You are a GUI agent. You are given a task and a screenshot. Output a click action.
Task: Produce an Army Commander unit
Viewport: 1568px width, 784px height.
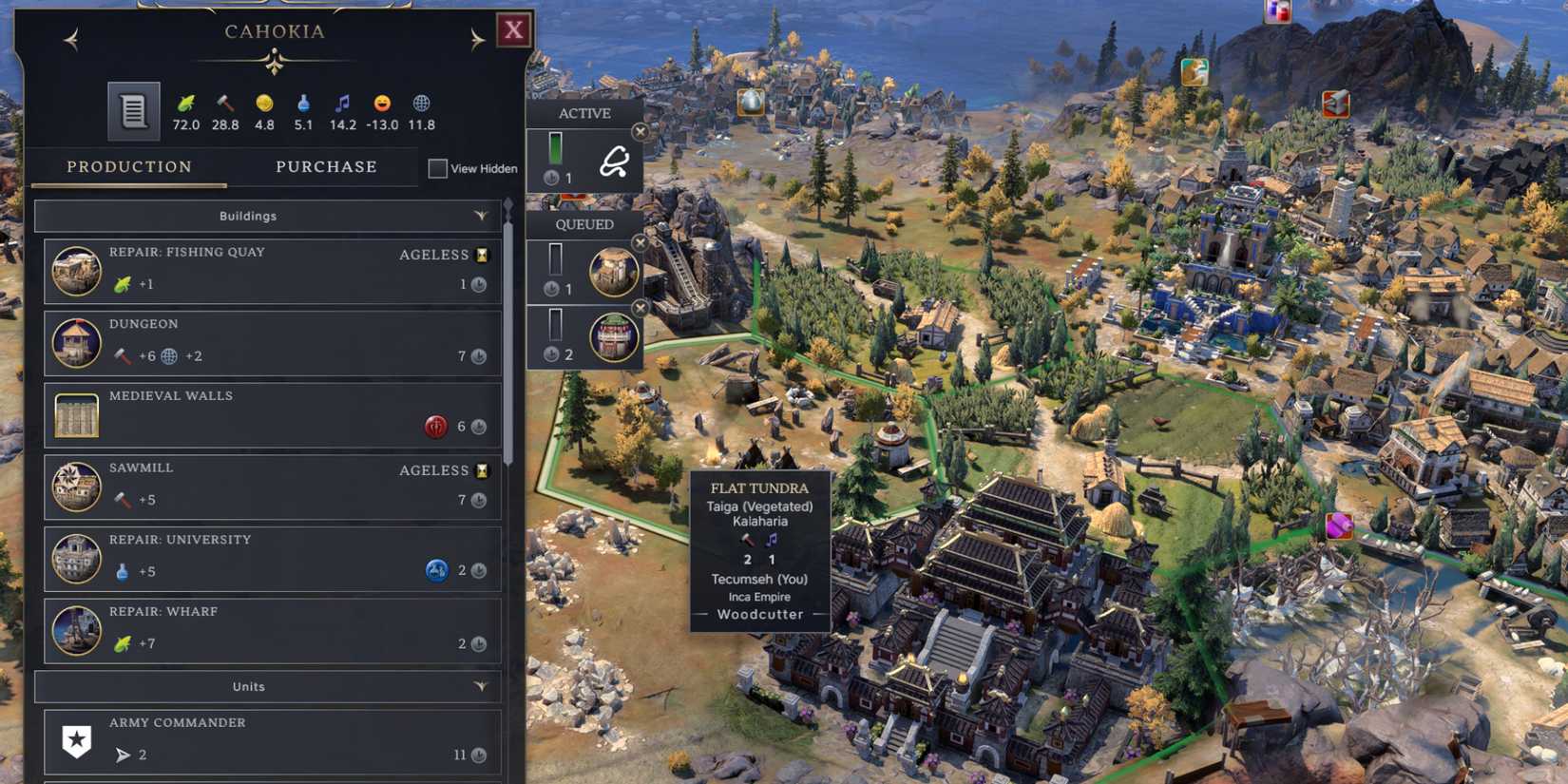(x=273, y=741)
